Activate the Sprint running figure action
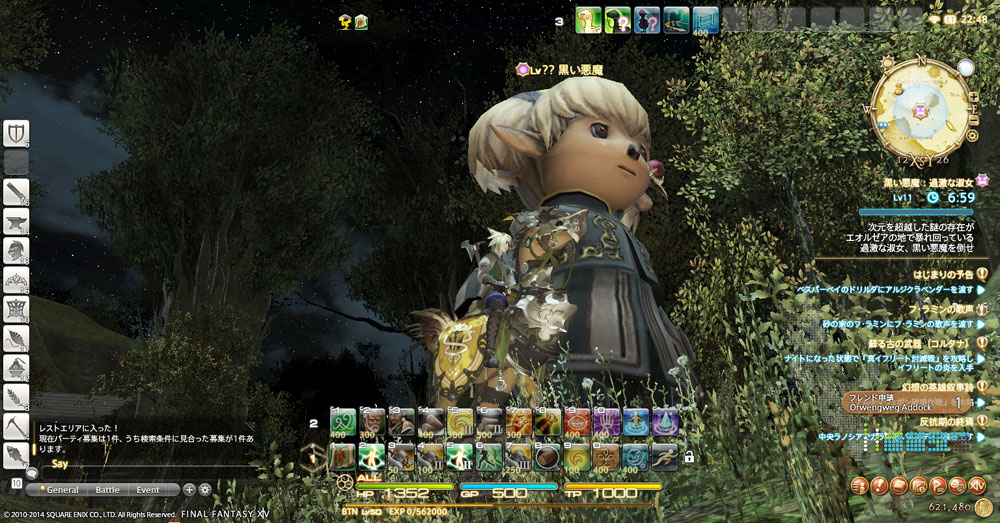 [x=664, y=457]
